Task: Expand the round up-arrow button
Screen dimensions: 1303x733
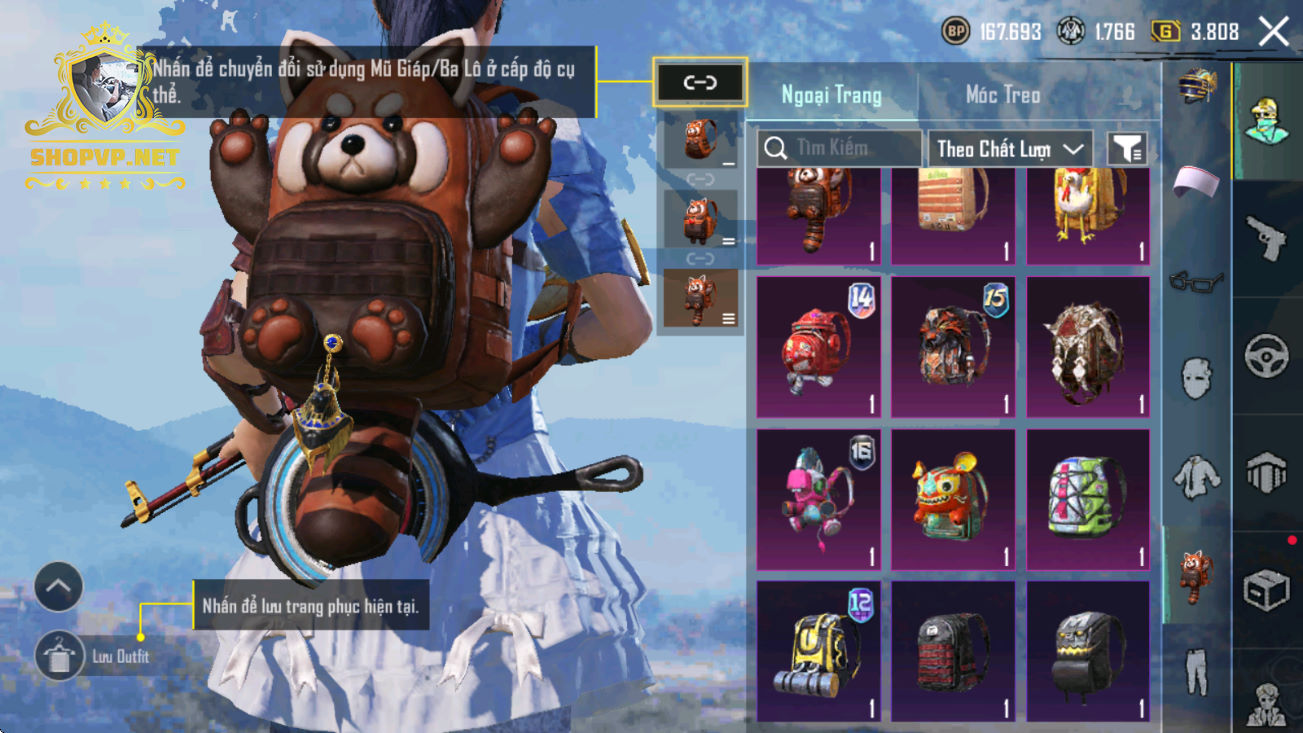Action: (x=59, y=587)
